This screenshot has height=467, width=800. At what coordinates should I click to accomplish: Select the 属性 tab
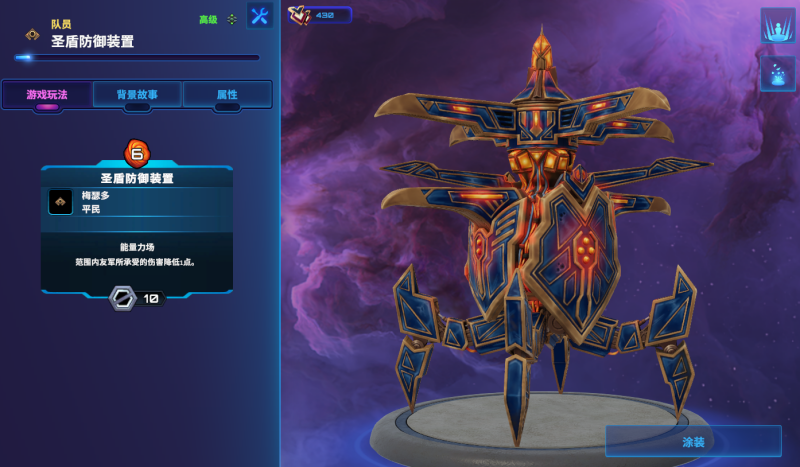coord(227,95)
